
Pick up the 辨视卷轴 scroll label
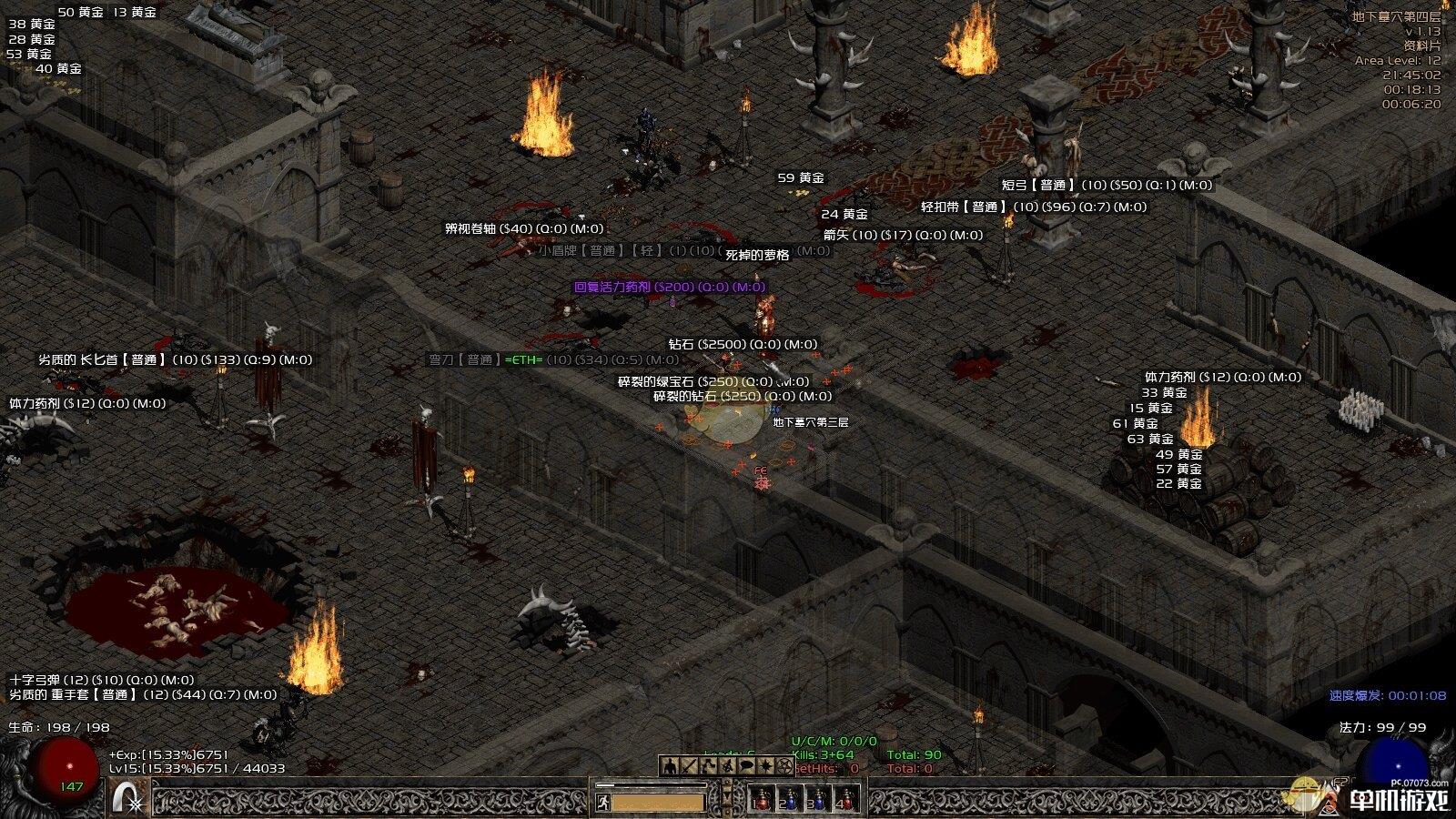tap(523, 228)
